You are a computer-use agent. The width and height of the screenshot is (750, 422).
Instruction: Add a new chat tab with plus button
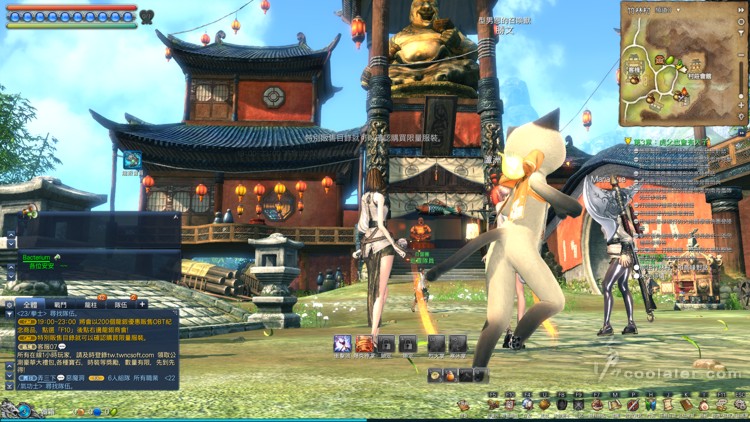point(143,303)
